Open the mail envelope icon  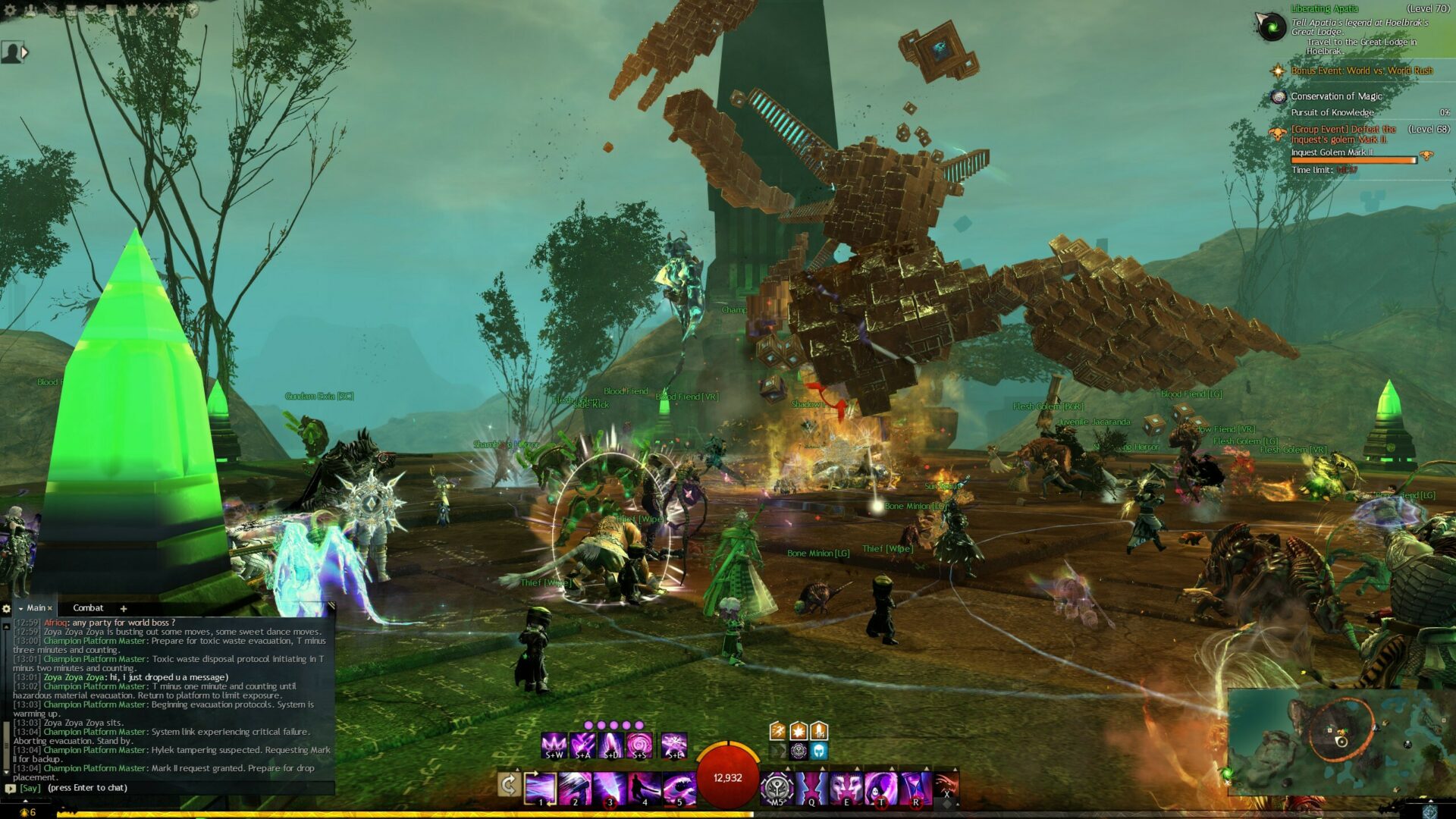(91, 11)
